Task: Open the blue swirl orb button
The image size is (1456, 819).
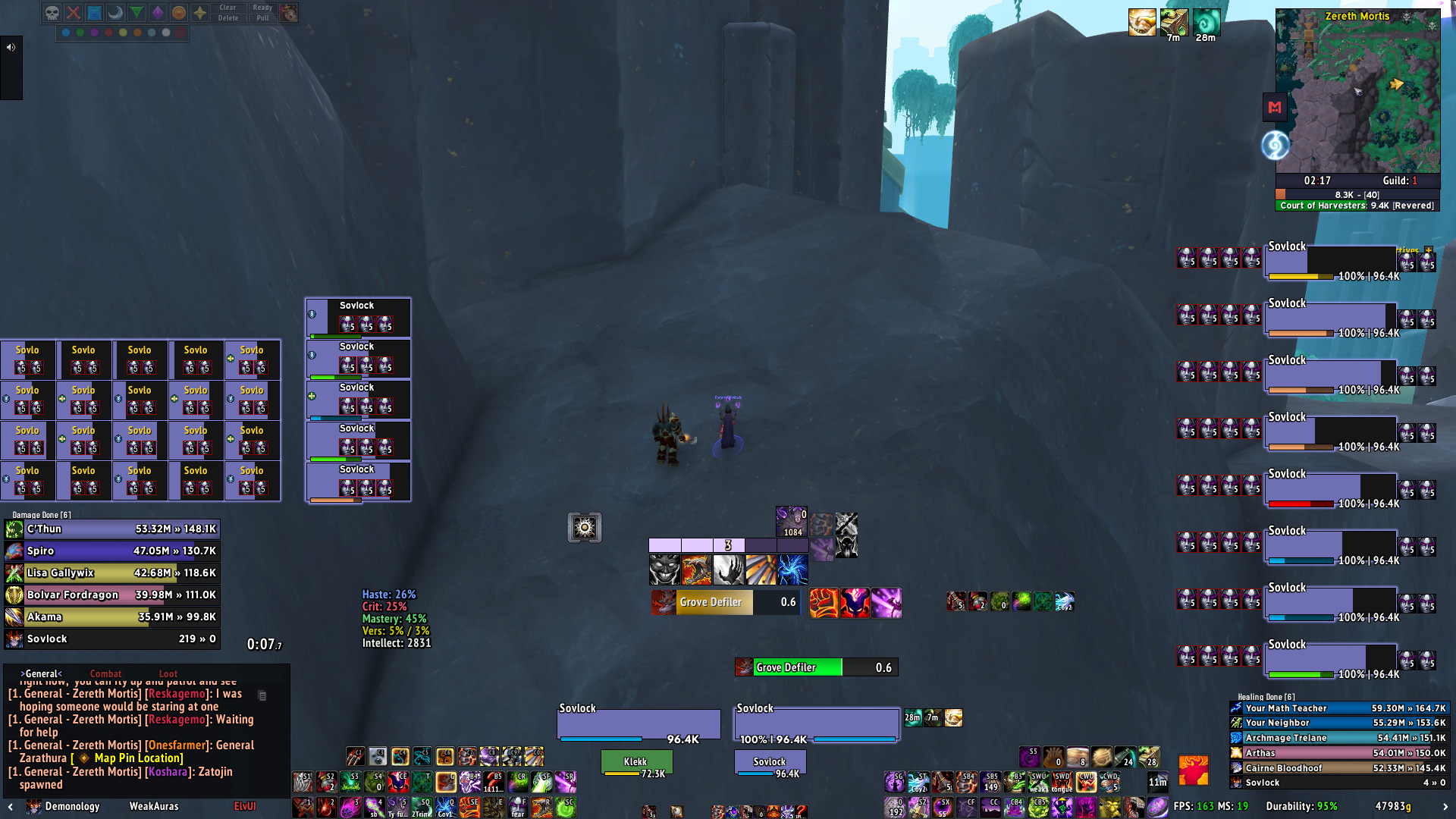Action: [x=1275, y=145]
